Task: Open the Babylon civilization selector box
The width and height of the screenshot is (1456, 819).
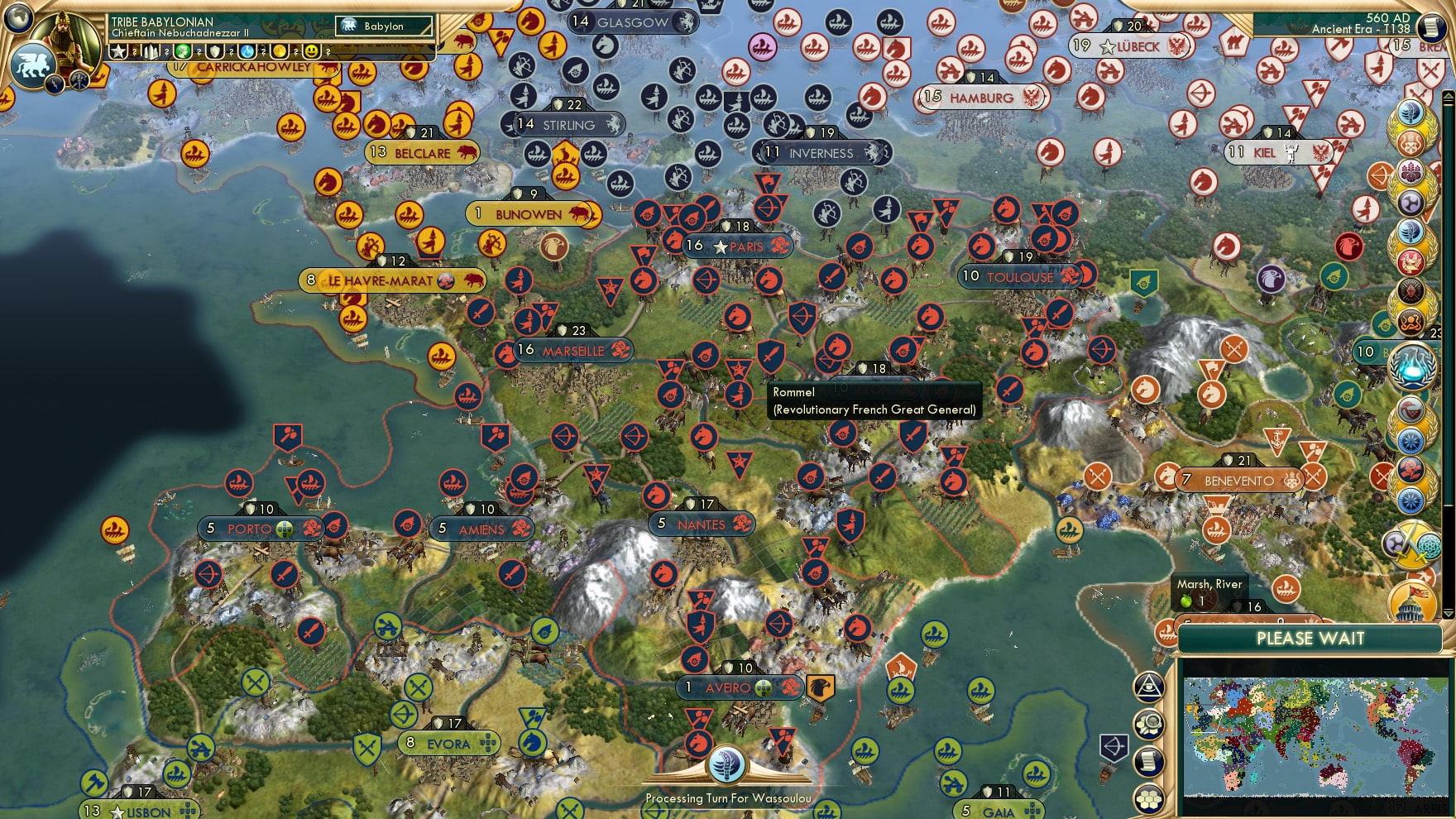Action: point(382,26)
